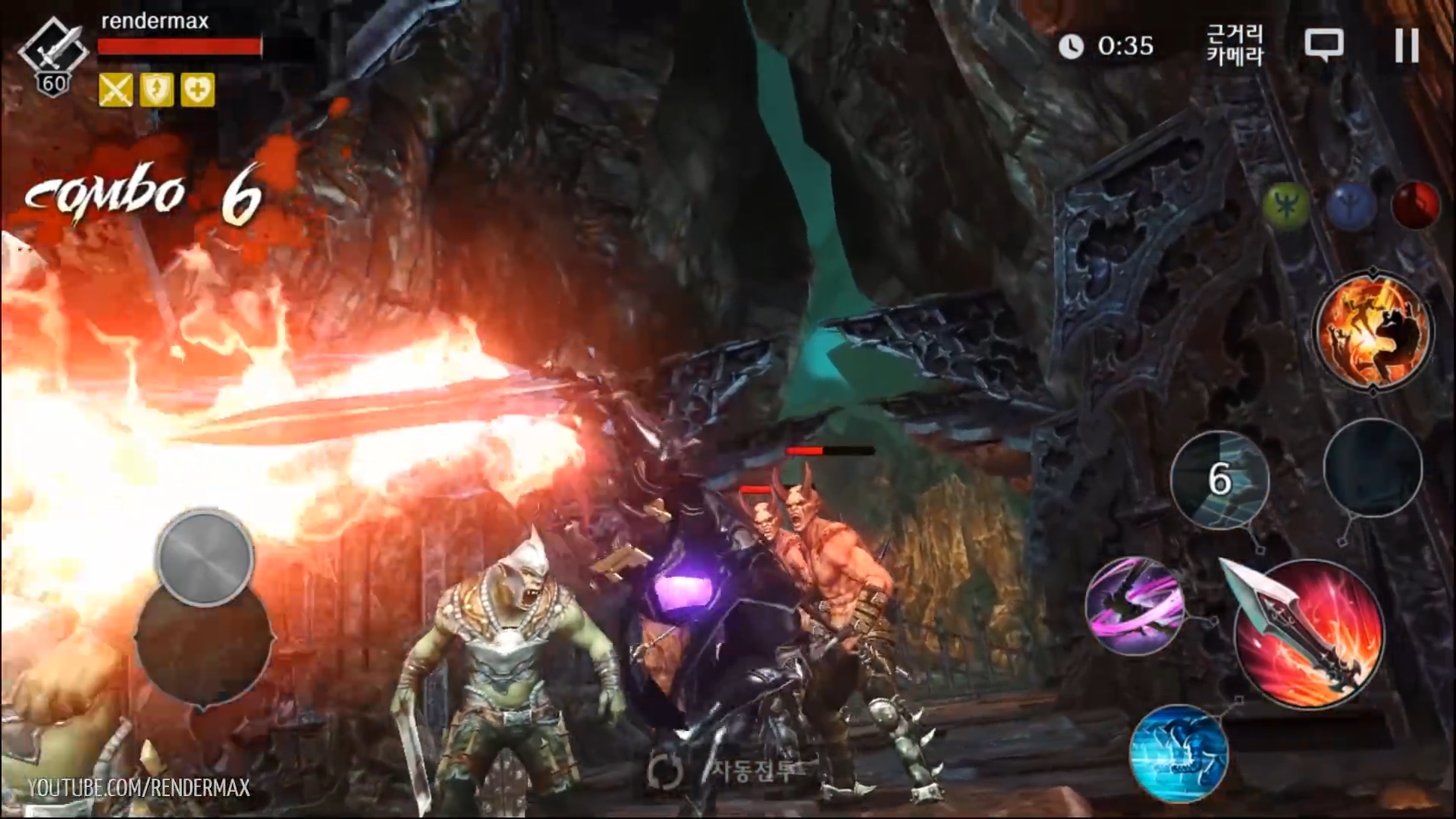Tap the virtual movement joystick

[204, 558]
